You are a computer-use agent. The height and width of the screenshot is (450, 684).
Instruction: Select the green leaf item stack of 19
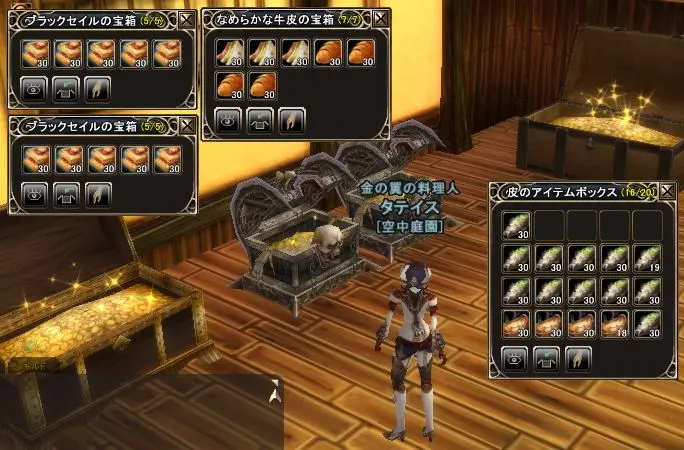point(647,259)
